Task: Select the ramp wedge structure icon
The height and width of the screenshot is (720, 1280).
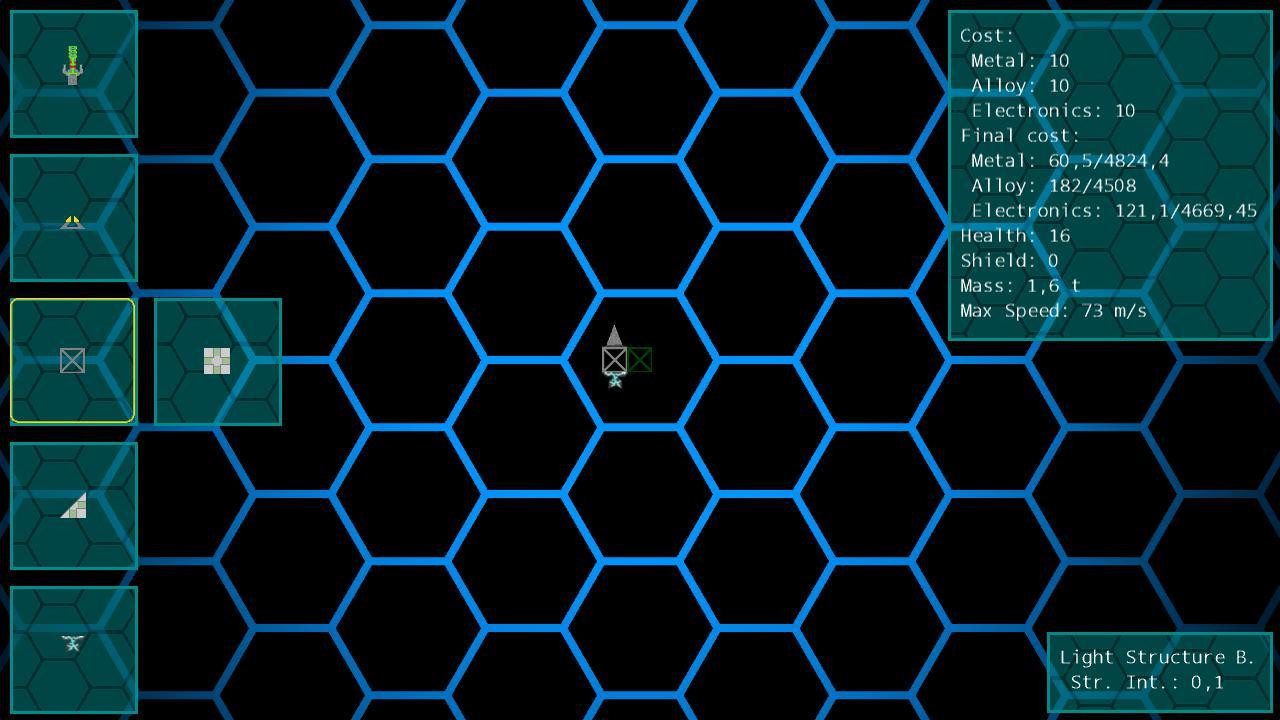Action: click(71, 505)
